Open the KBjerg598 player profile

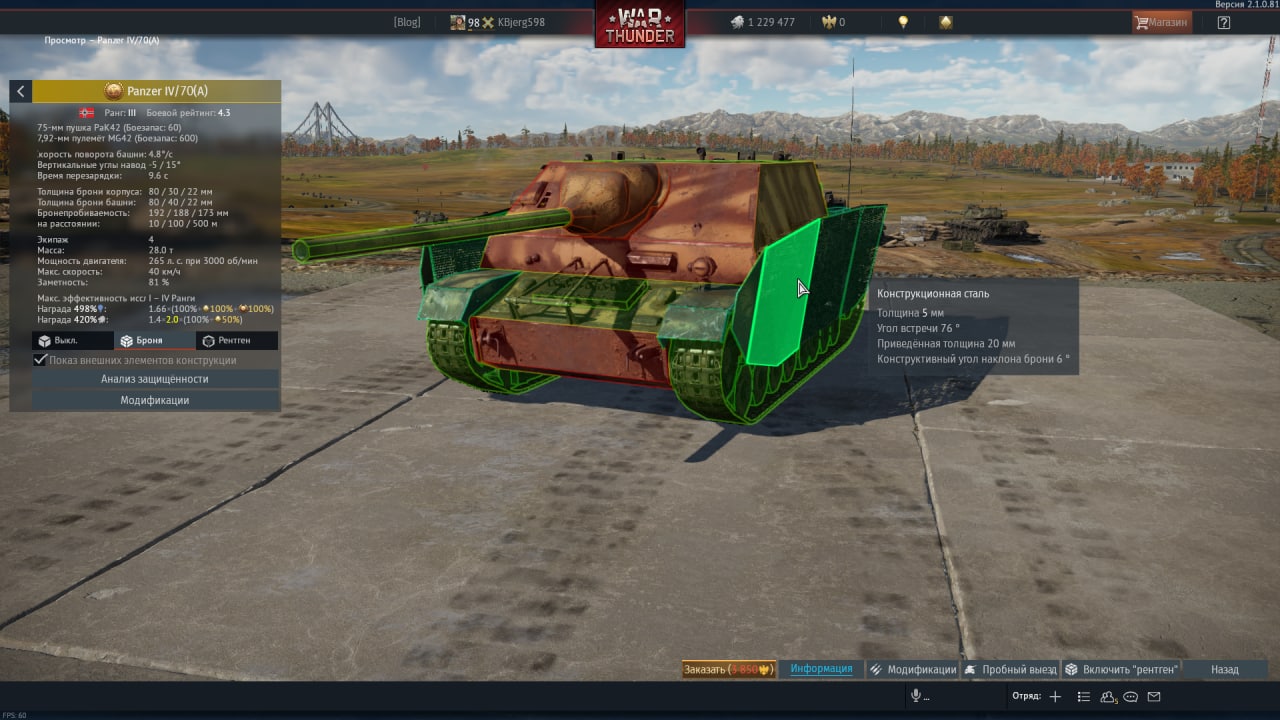click(x=520, y=22)
